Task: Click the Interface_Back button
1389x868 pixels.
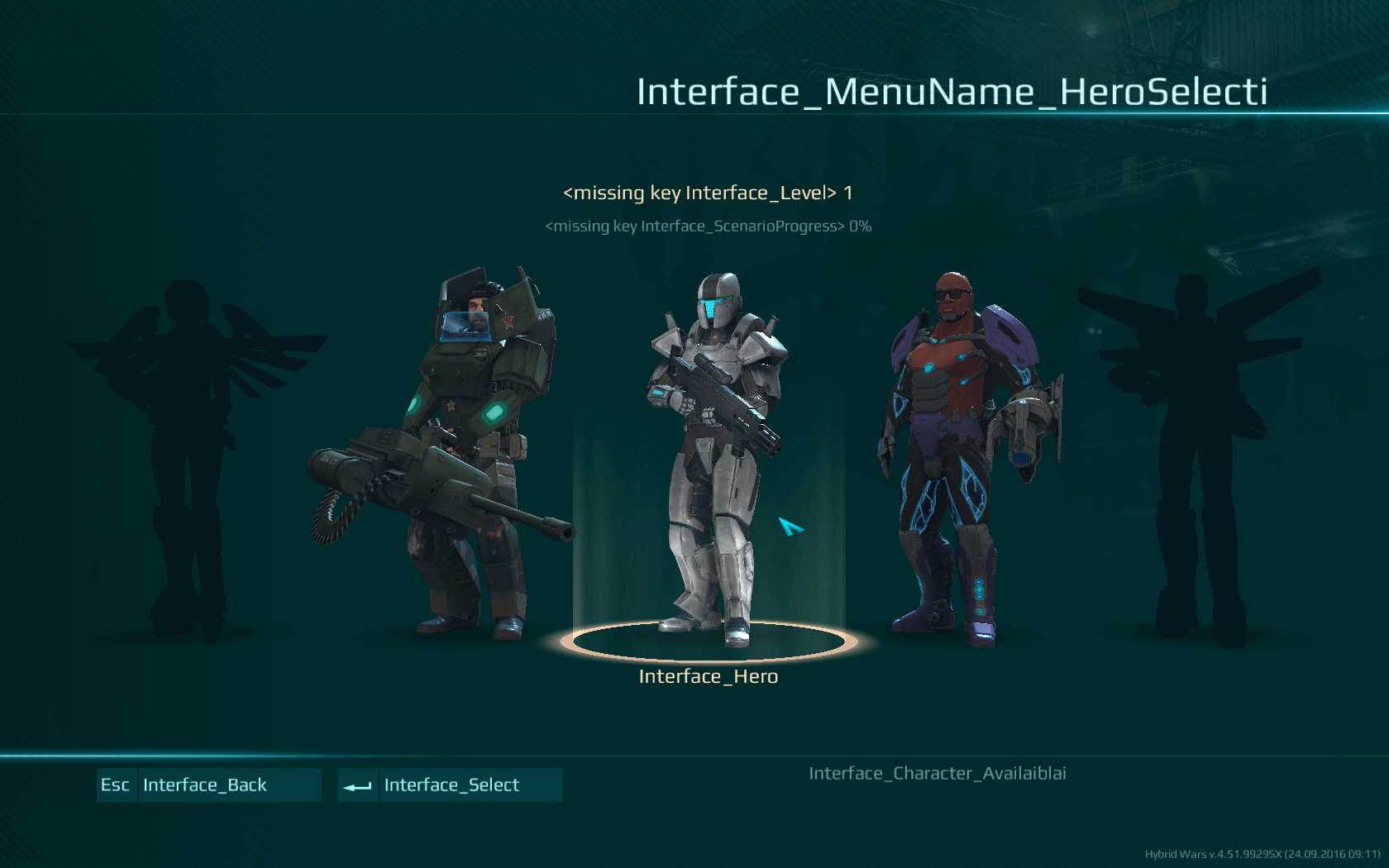Action: coord(208,785)
